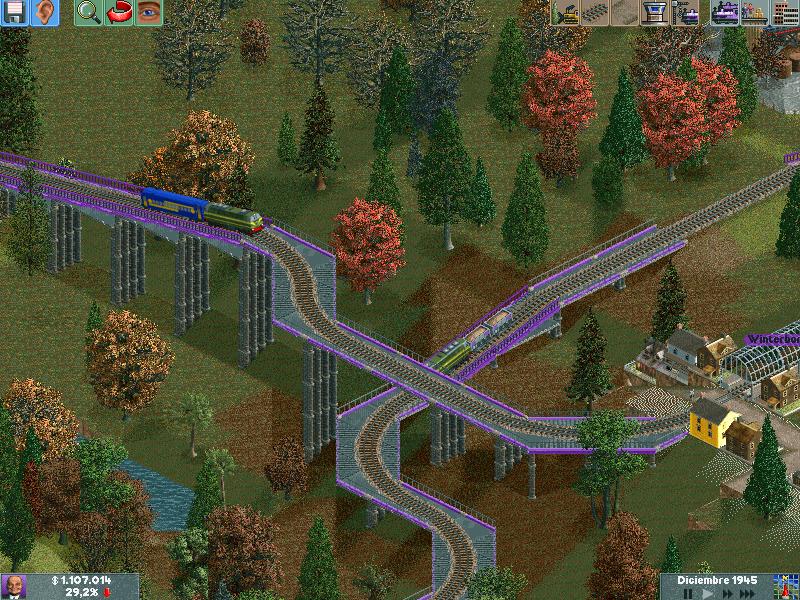This screenshot has height=600, width=800.
Task: Open the ear audio options
Action: point(45,13)
